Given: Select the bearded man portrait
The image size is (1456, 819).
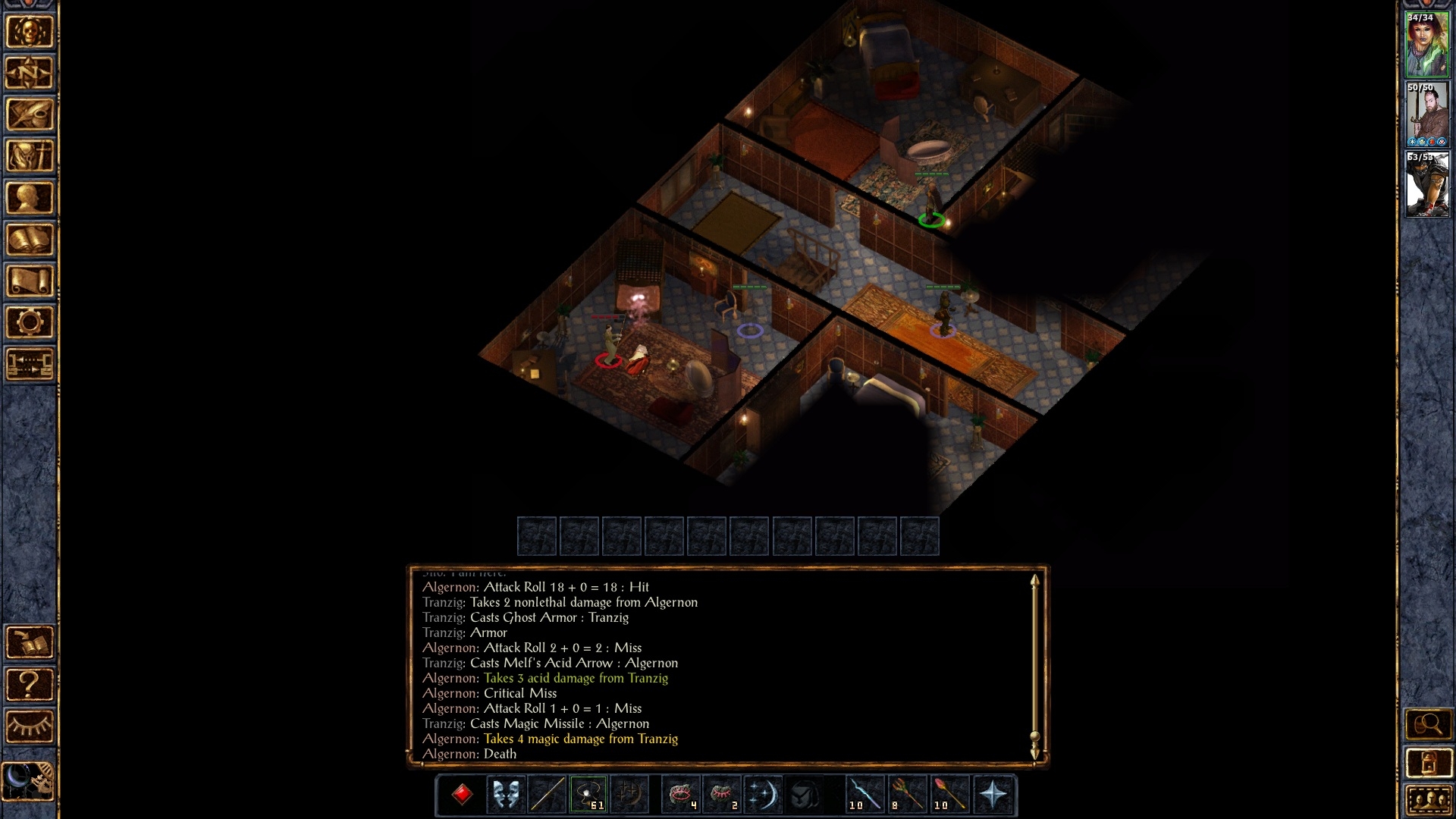Looking at the screenshot, I should [1427, 115].
